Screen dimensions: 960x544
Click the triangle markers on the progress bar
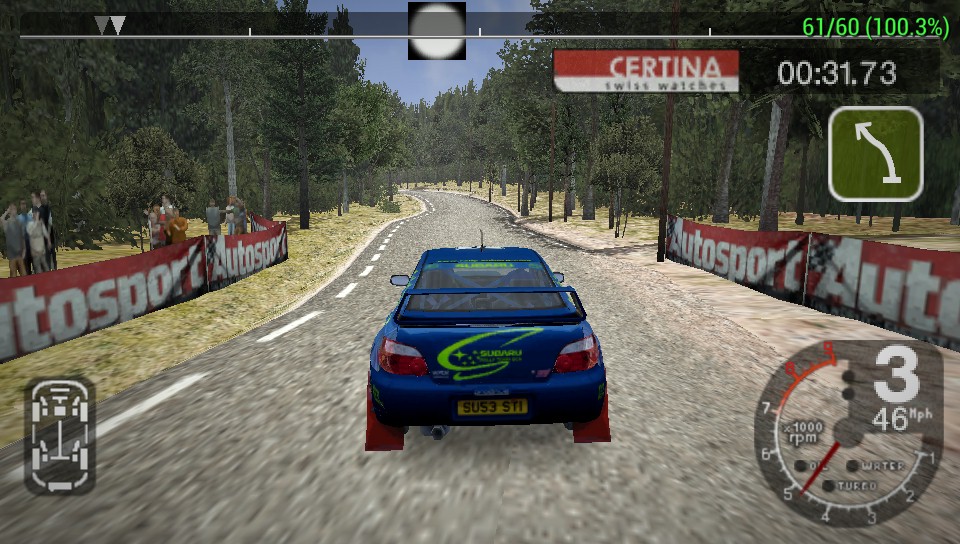(109, 25)
